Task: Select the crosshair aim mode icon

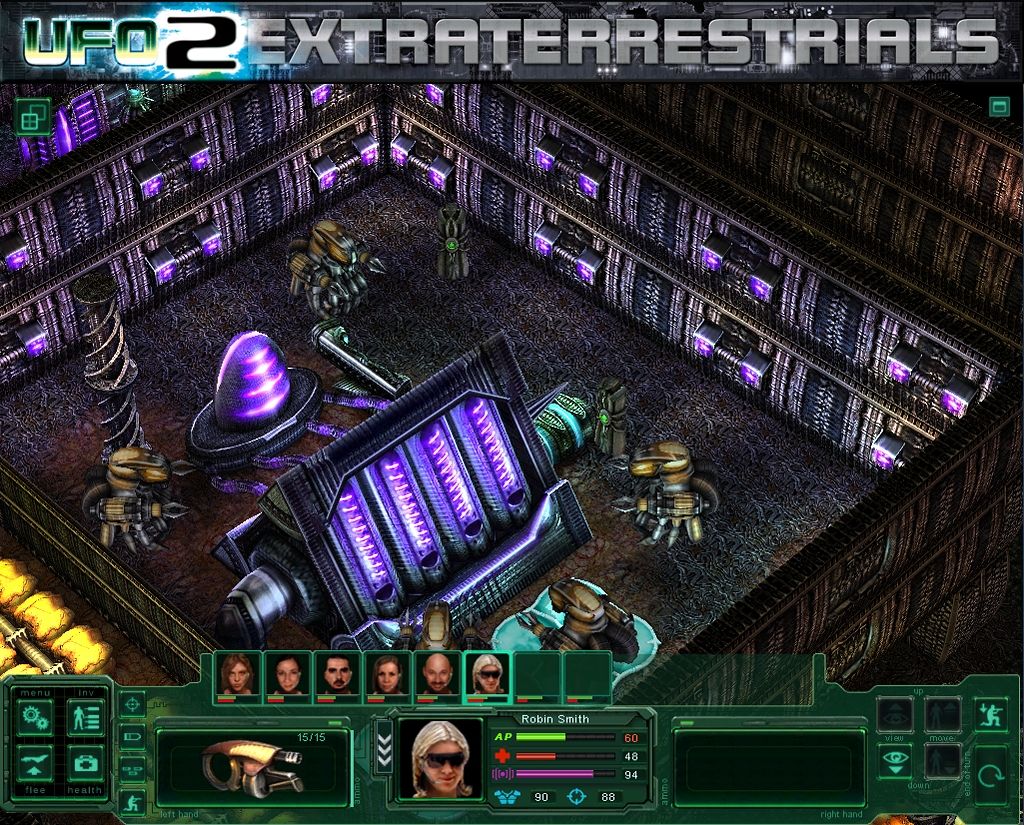Action: pyautogui.click(x=131, y=705)
